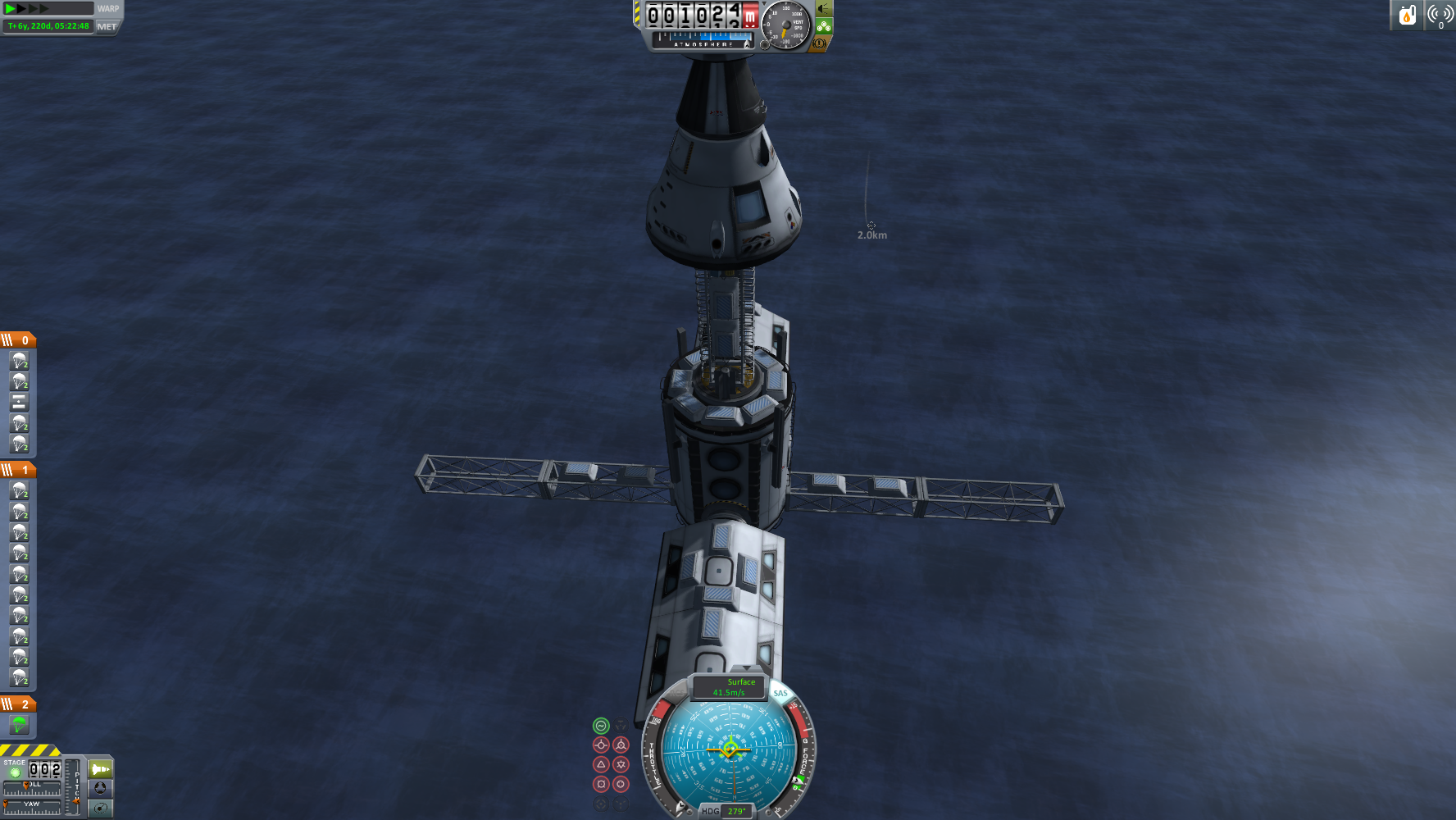Select the stability assist SAS mode
The width and height of the screenshot is (1456, 820).
(601, 726)
